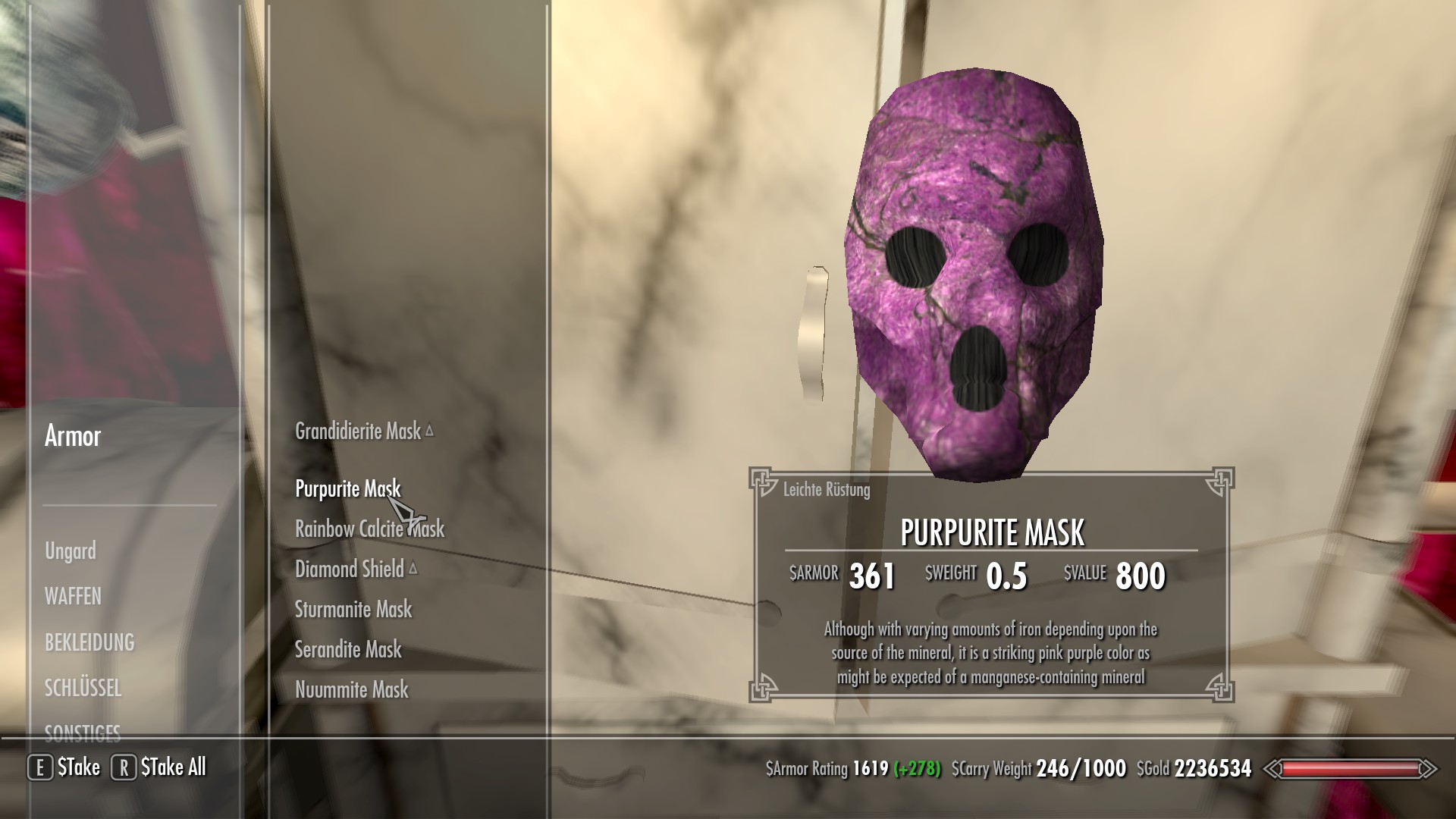Pick the Rainbow Calcite Mask entry
This screenshot has width=1456, height=819.
(x=369, y=529)
